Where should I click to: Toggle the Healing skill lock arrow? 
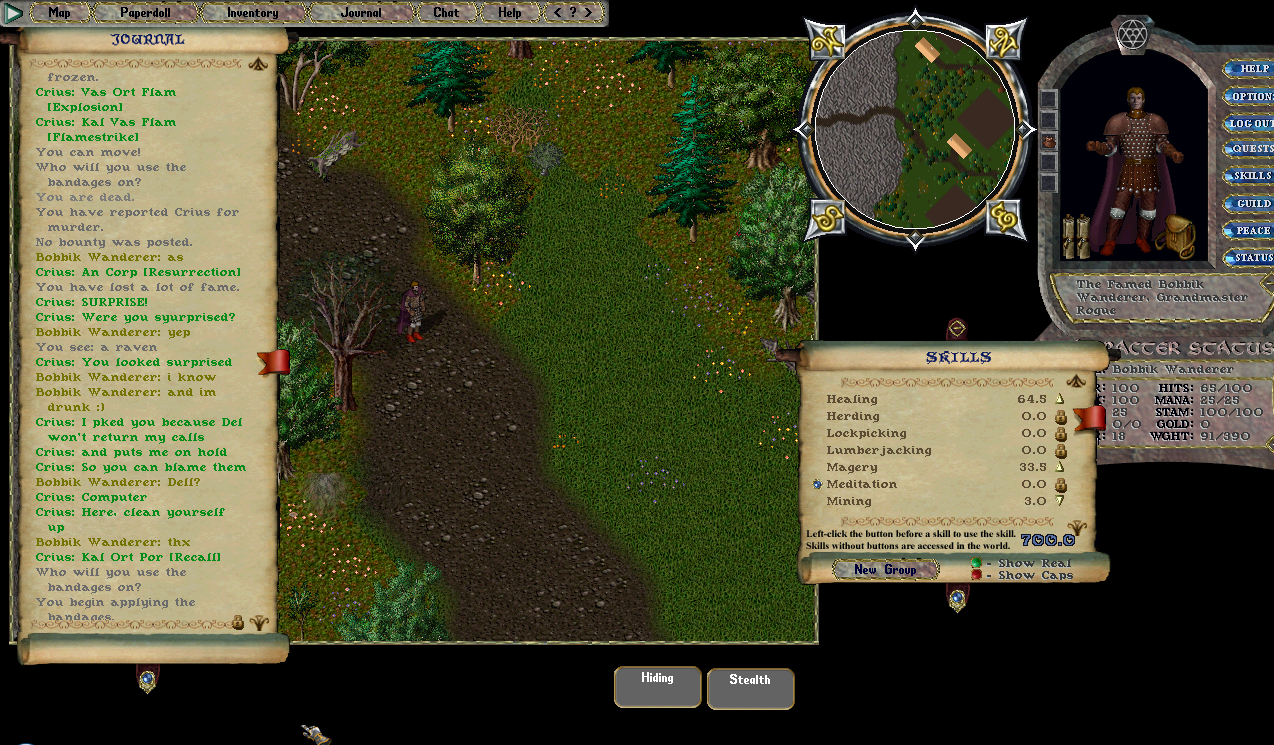[x=1060, y=400]
